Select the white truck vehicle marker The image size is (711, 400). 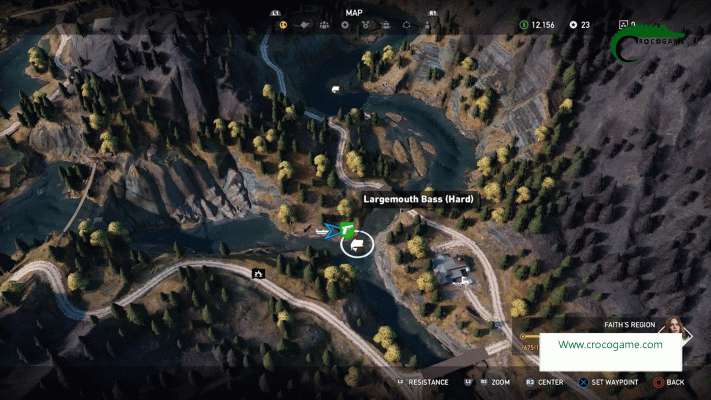coord(335,90)
